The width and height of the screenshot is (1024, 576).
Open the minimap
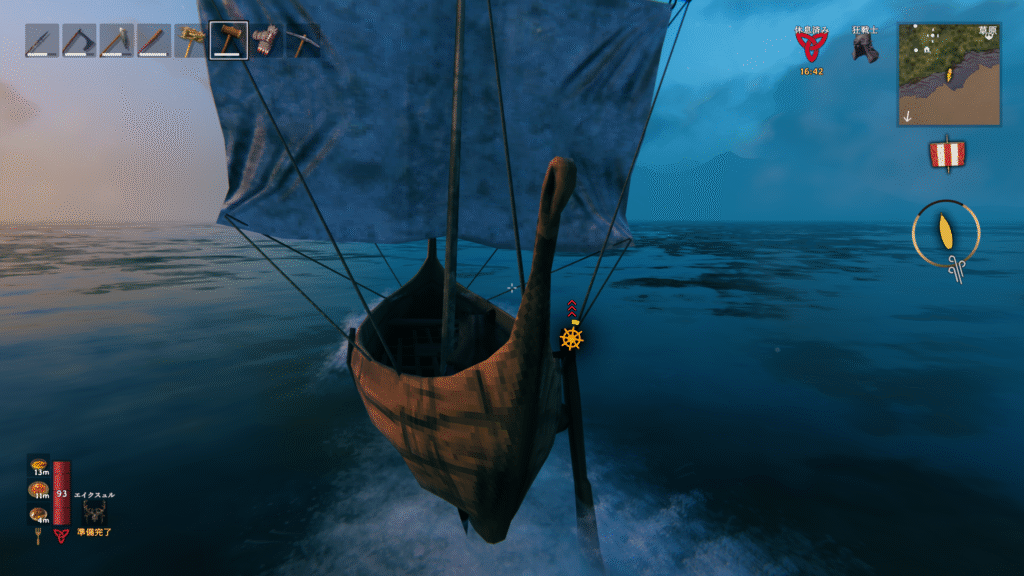click(x=949, y=75)
